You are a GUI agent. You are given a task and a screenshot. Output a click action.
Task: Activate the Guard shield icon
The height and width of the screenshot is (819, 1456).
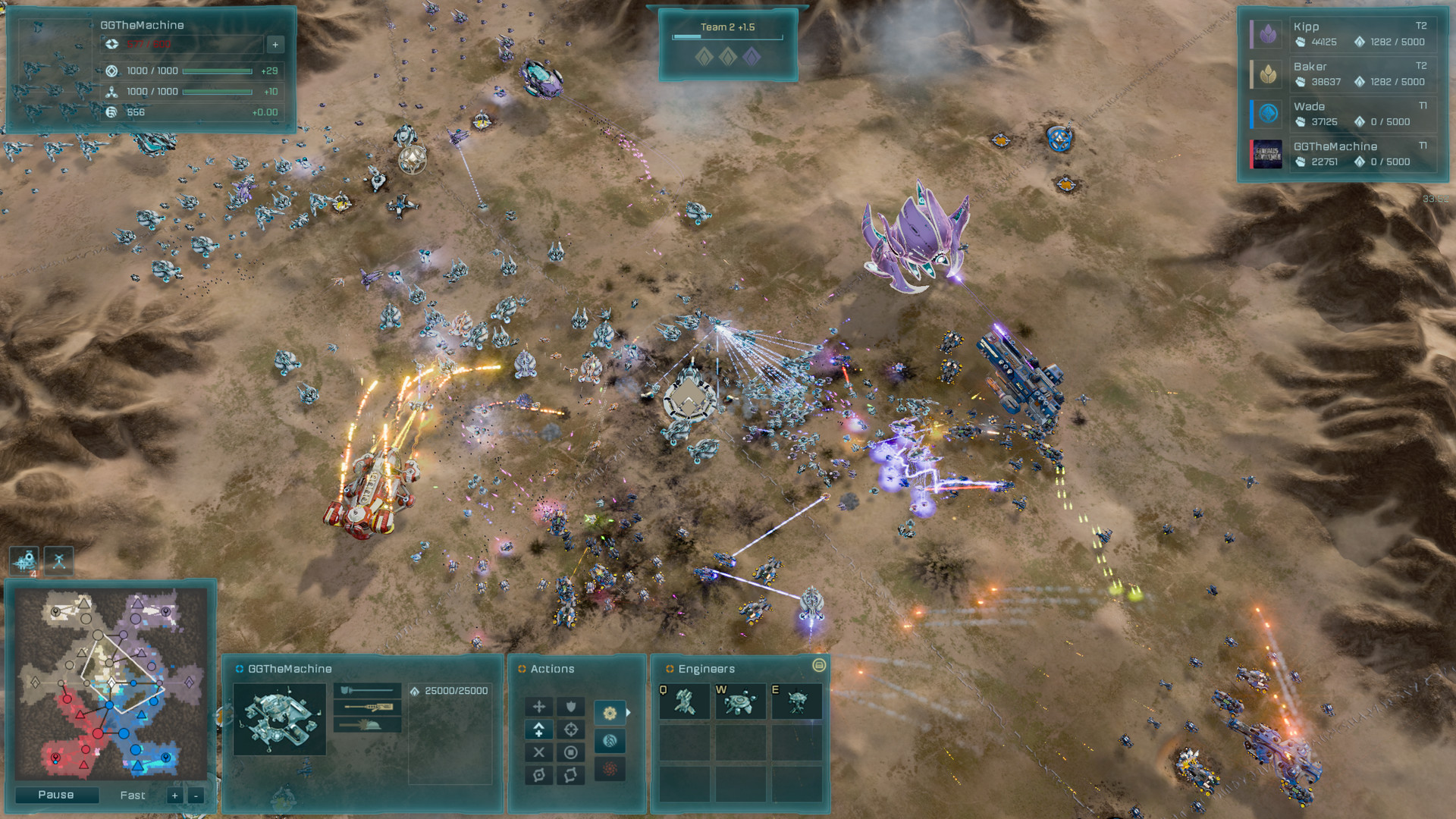[571, 707]
